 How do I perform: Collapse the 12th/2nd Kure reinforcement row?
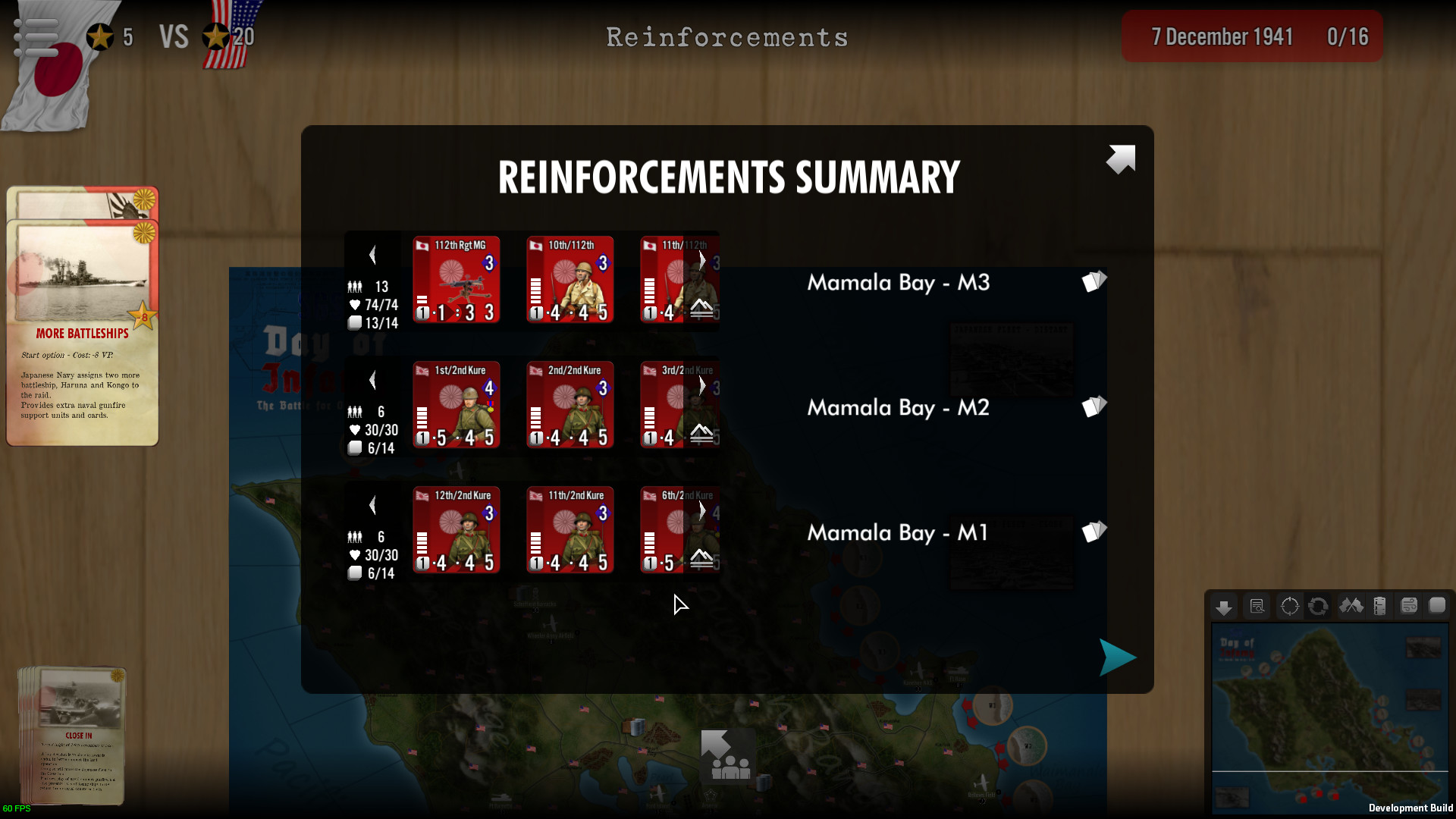(372, 504)
